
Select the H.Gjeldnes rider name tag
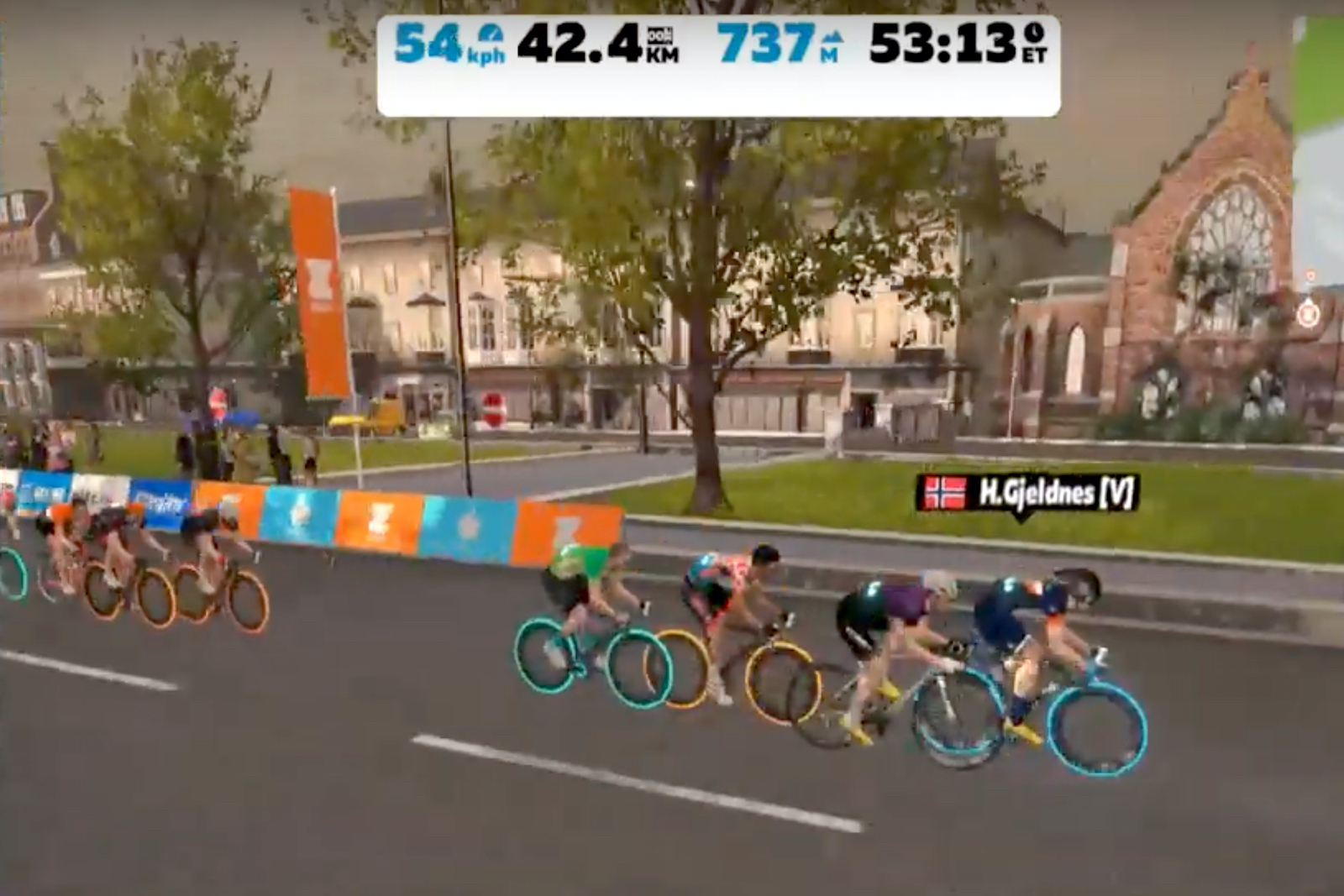[x=1027, y=493]
